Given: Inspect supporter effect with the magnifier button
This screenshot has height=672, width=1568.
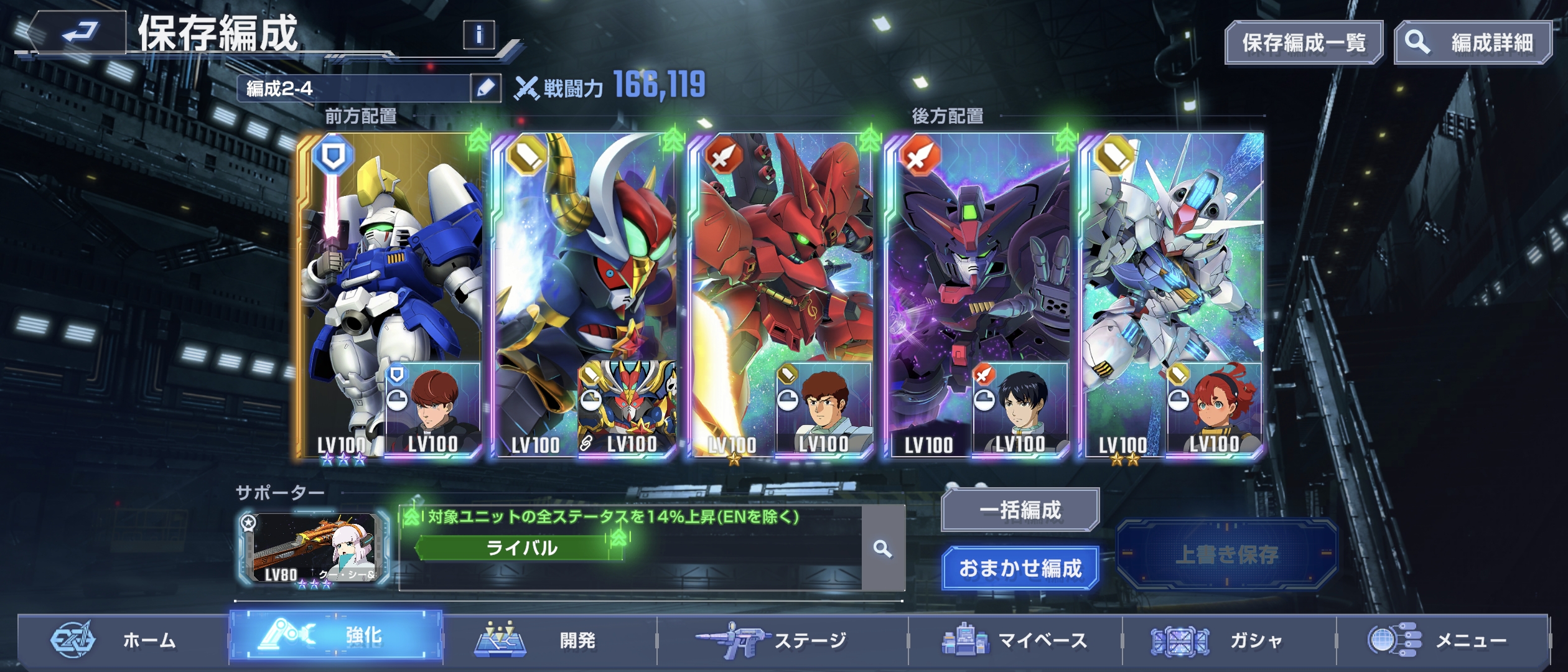Looking at the screenshot, I should point(883,549).
